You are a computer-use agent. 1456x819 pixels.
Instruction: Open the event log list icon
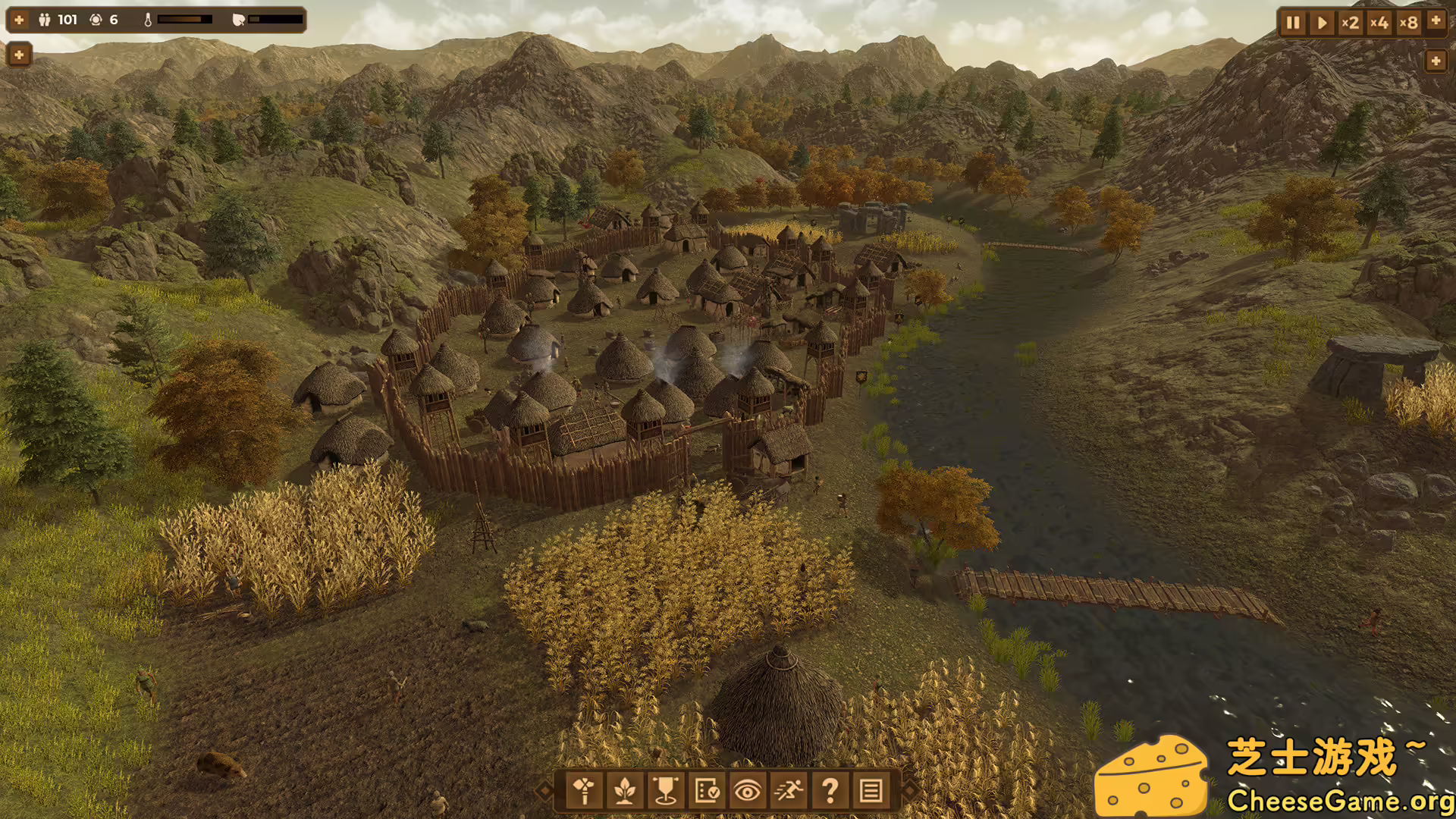click(x=872, y=792)
